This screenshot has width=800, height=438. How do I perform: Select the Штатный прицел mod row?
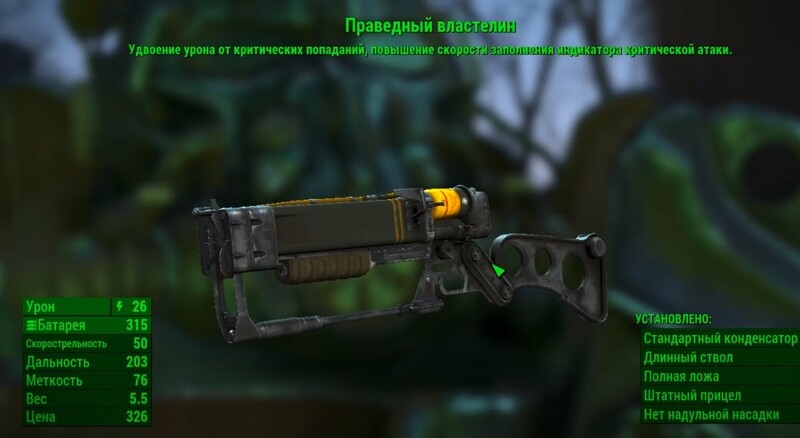(x=720, y=396)
